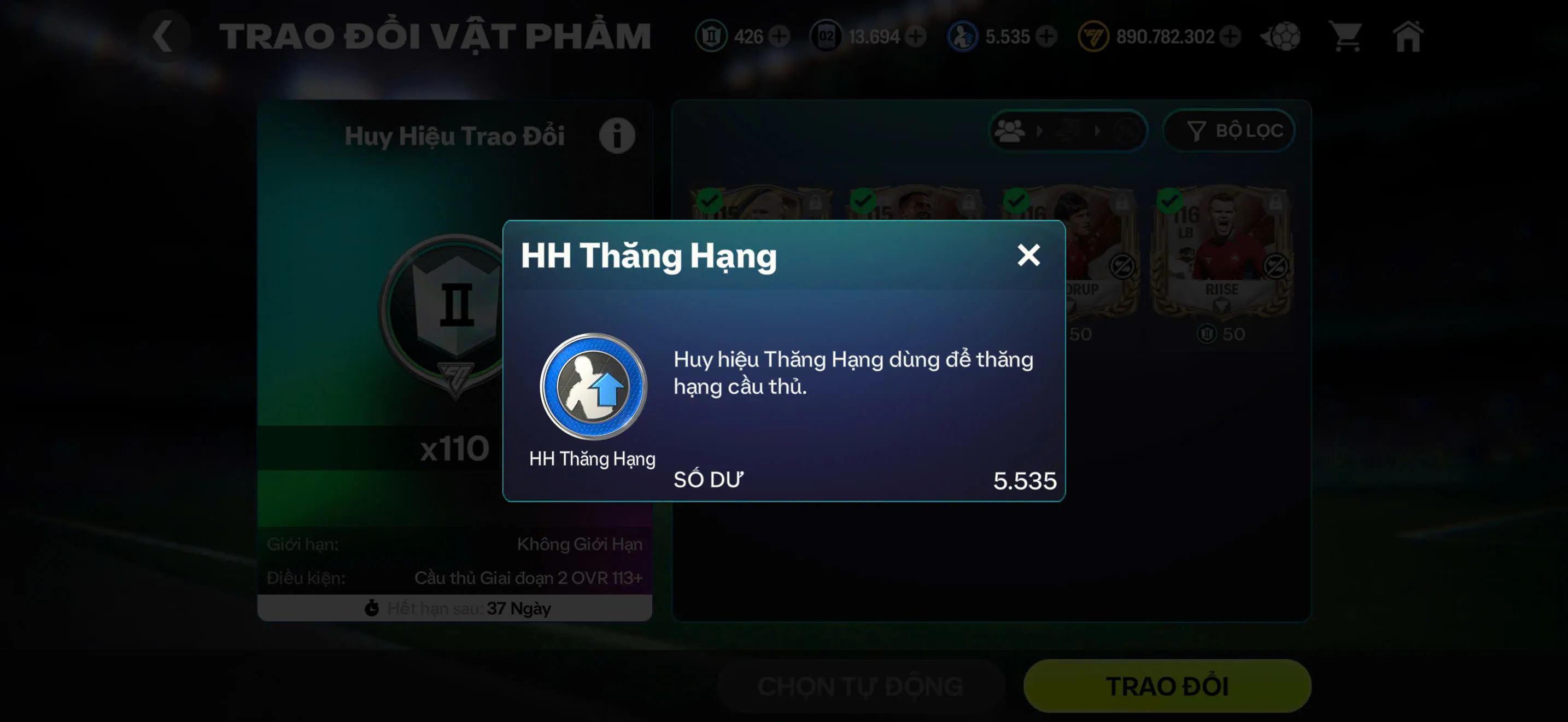
Task: Click the football match icon in top bar
Action: coord(1280,37)
